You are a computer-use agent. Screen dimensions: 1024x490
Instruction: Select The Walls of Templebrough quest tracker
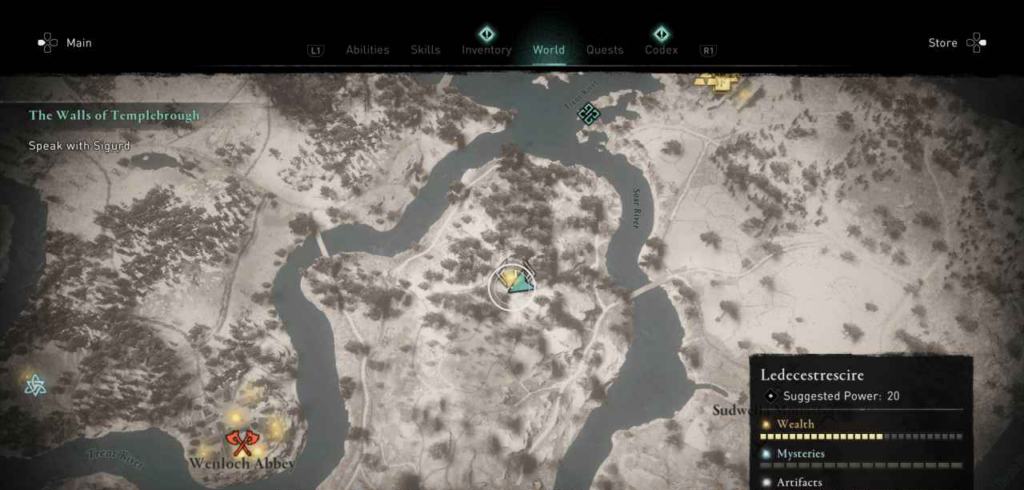pyautogui.click(x=114, y=115)
